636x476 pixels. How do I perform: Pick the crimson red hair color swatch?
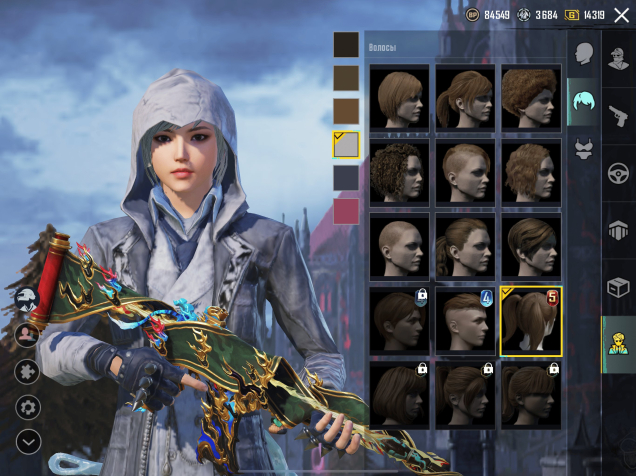(346, 211)
